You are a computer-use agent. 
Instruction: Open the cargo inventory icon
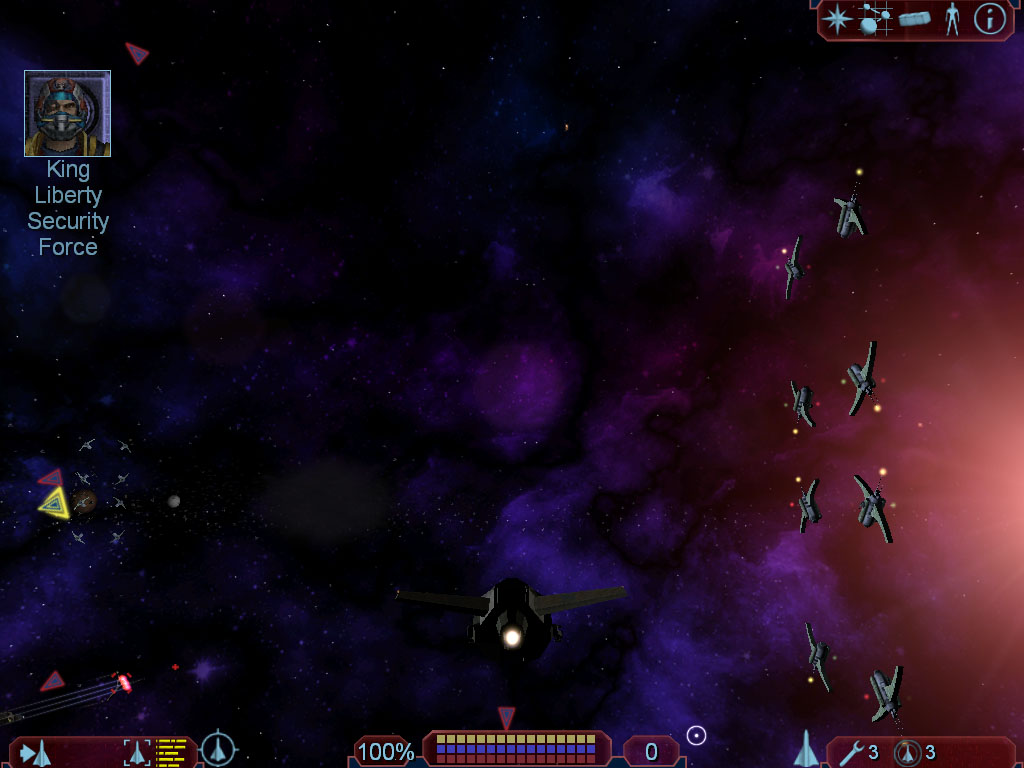pyautogui.click(x=914, y=19)
